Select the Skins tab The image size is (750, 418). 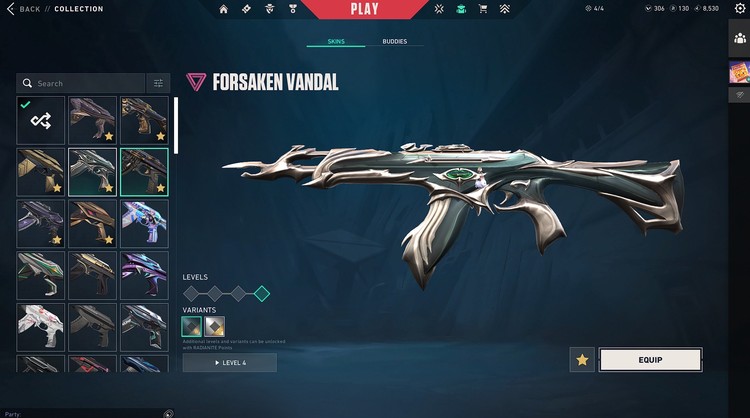[x=336, y=42]
